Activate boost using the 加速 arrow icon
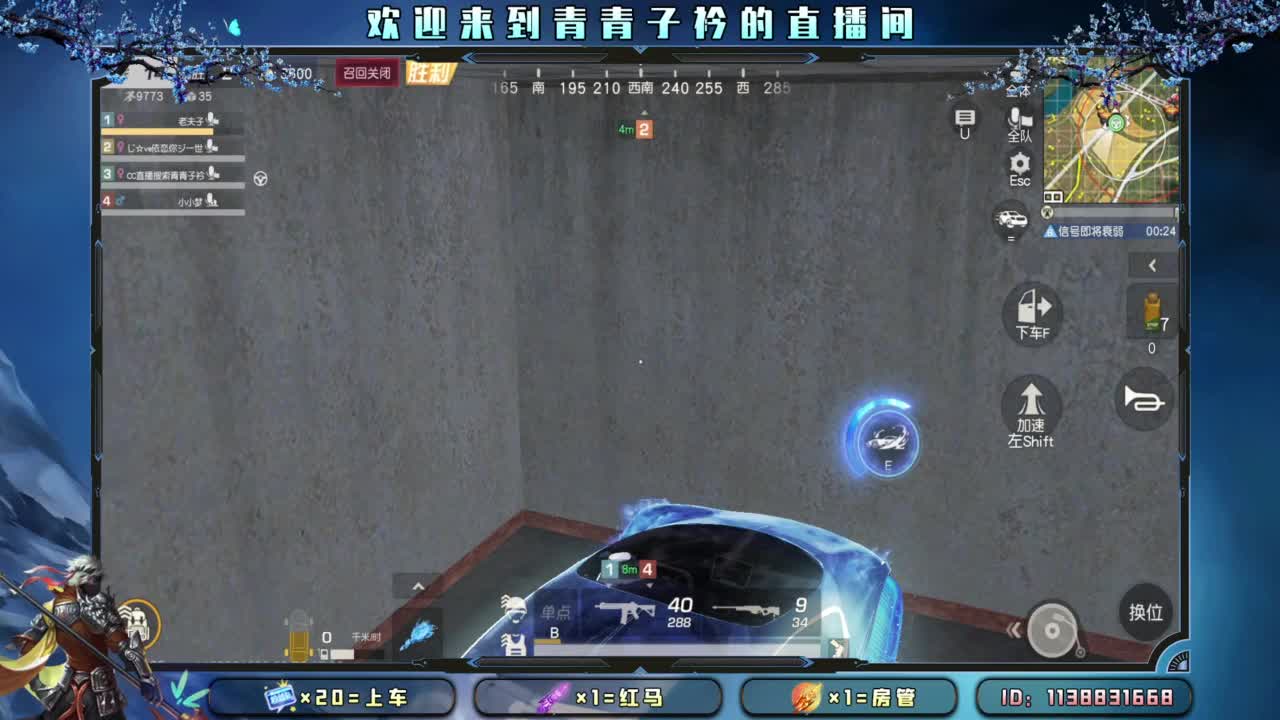 click(x=1030, y=410)
